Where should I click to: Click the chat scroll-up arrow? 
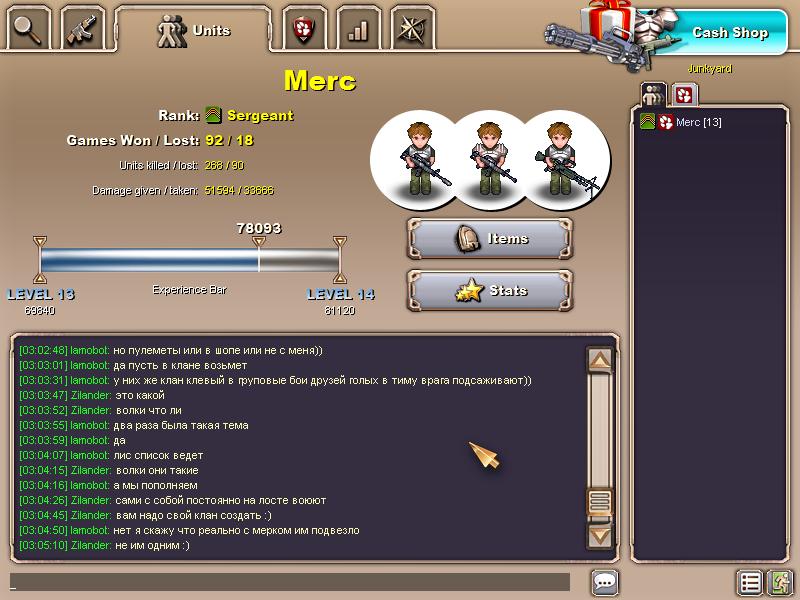coord(599,360)
